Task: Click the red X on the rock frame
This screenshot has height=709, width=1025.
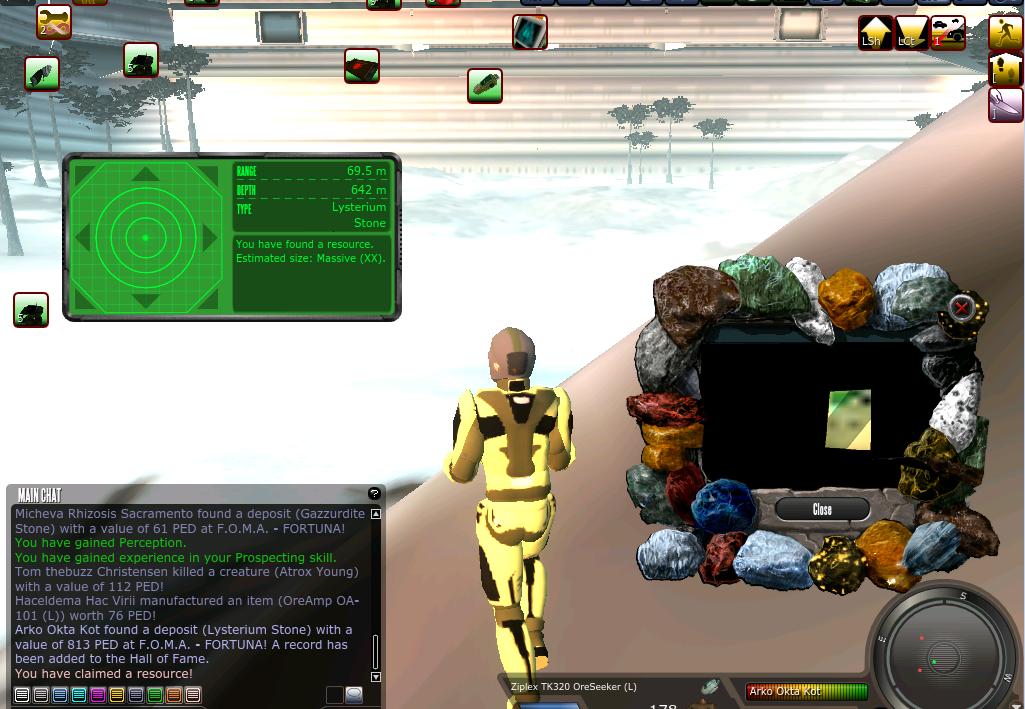Action: (x=961, y=307)
